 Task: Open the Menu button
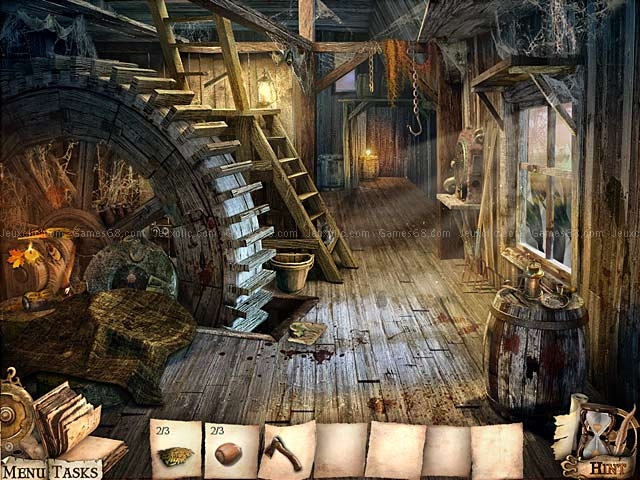click(x=23, y=471)
